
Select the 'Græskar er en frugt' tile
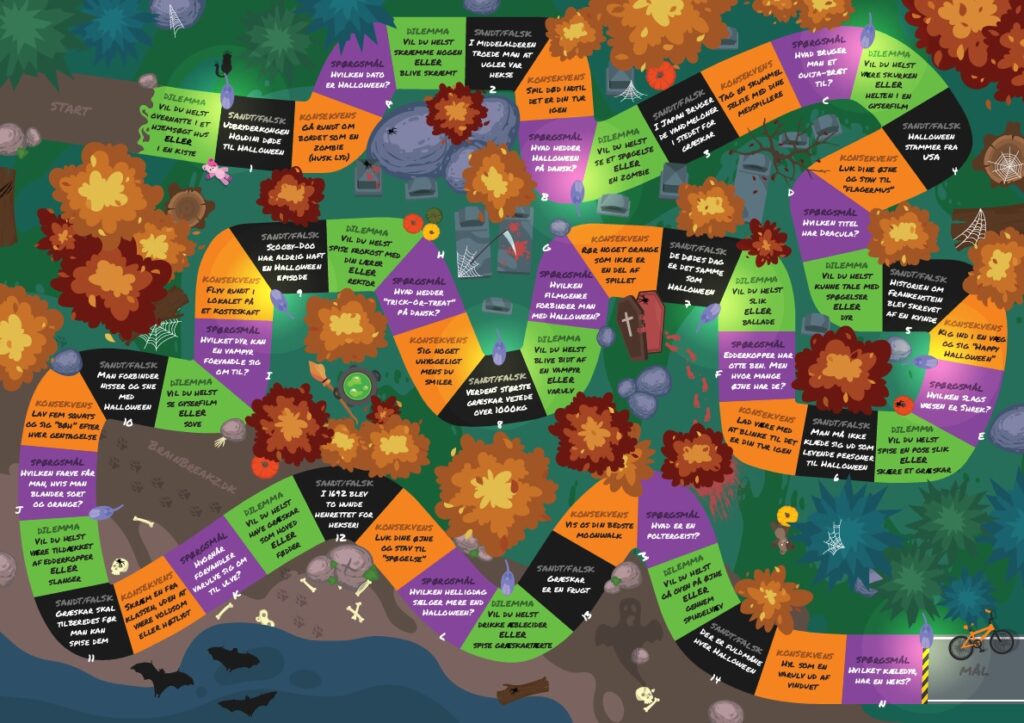[567, 573]
